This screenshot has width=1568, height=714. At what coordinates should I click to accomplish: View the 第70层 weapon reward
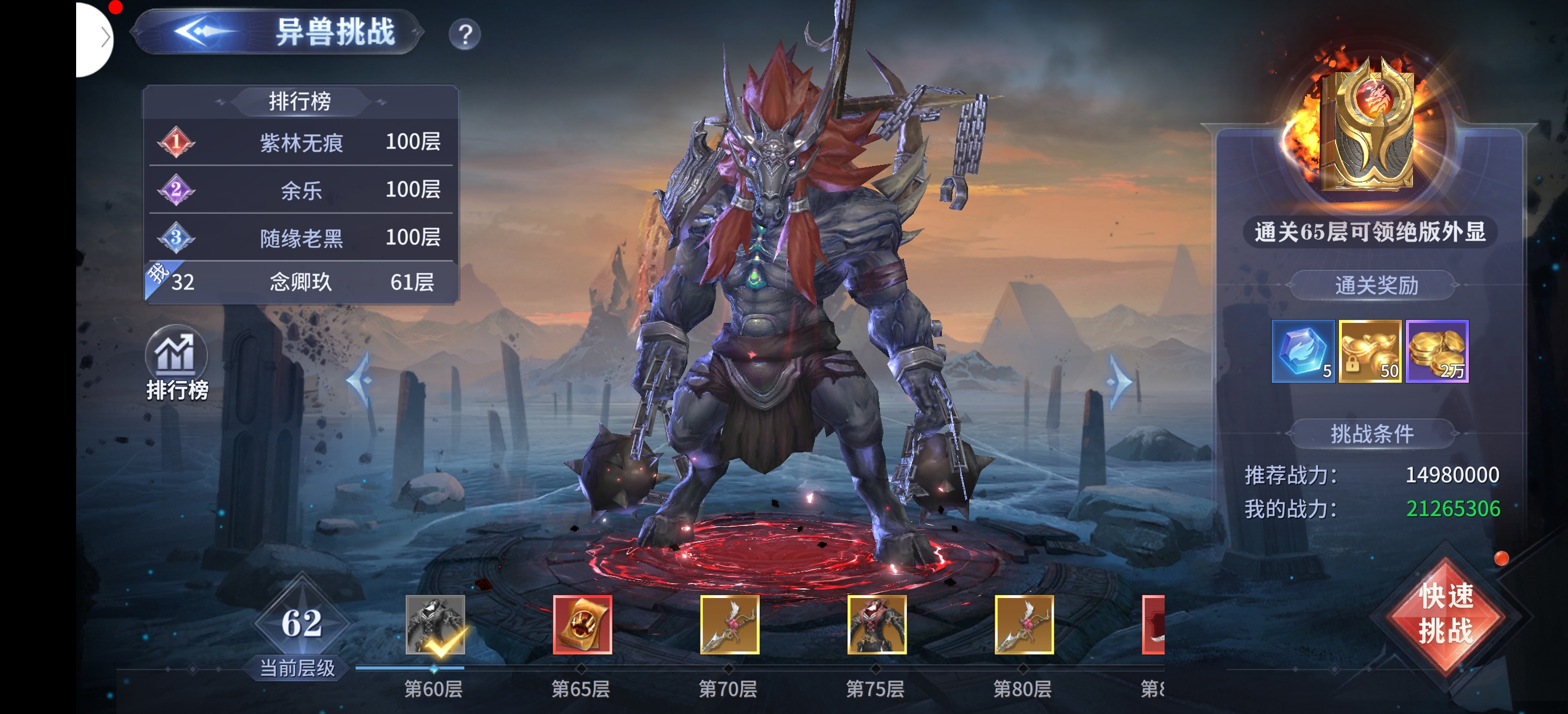tap(729, 624)
